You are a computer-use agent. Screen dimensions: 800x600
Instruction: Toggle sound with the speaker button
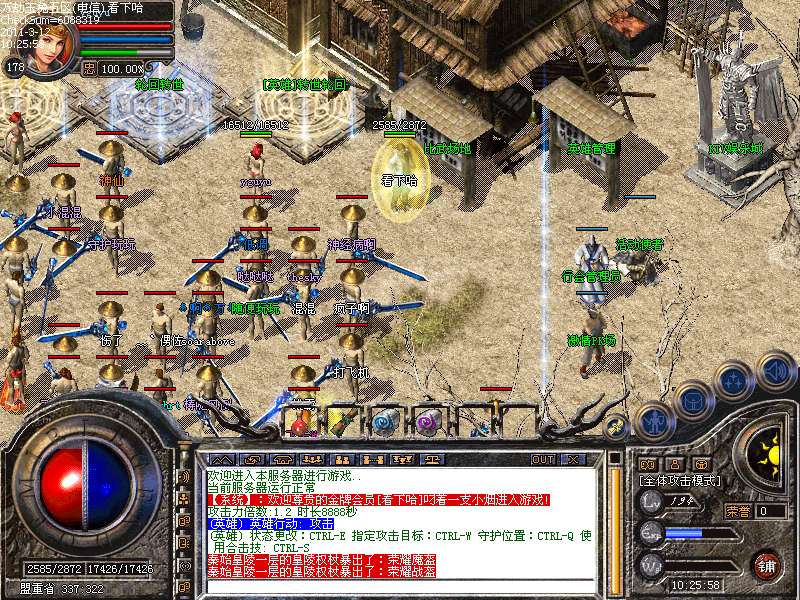pos(775,371)
